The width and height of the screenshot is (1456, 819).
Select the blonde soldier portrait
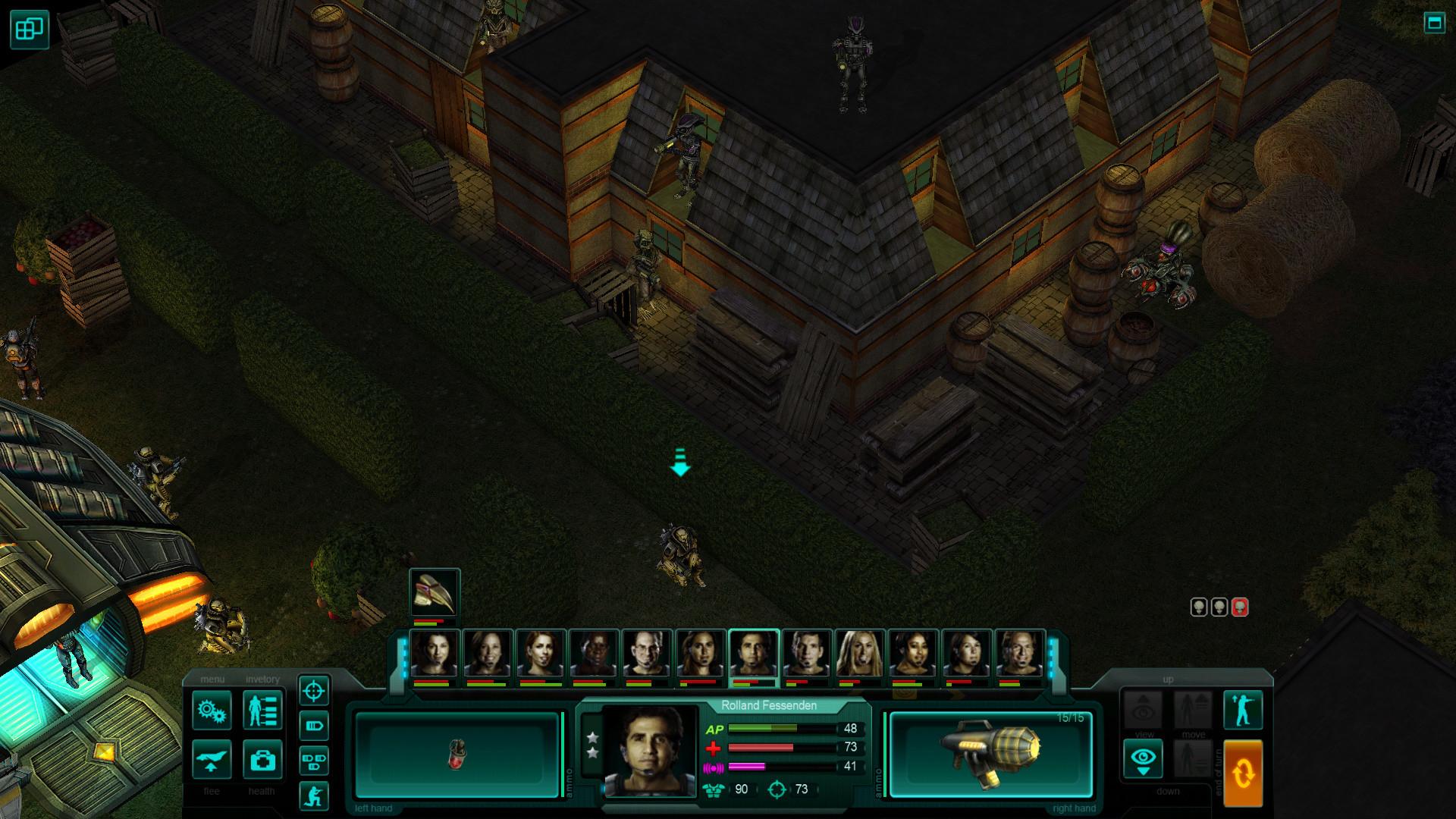pos(860,654)
